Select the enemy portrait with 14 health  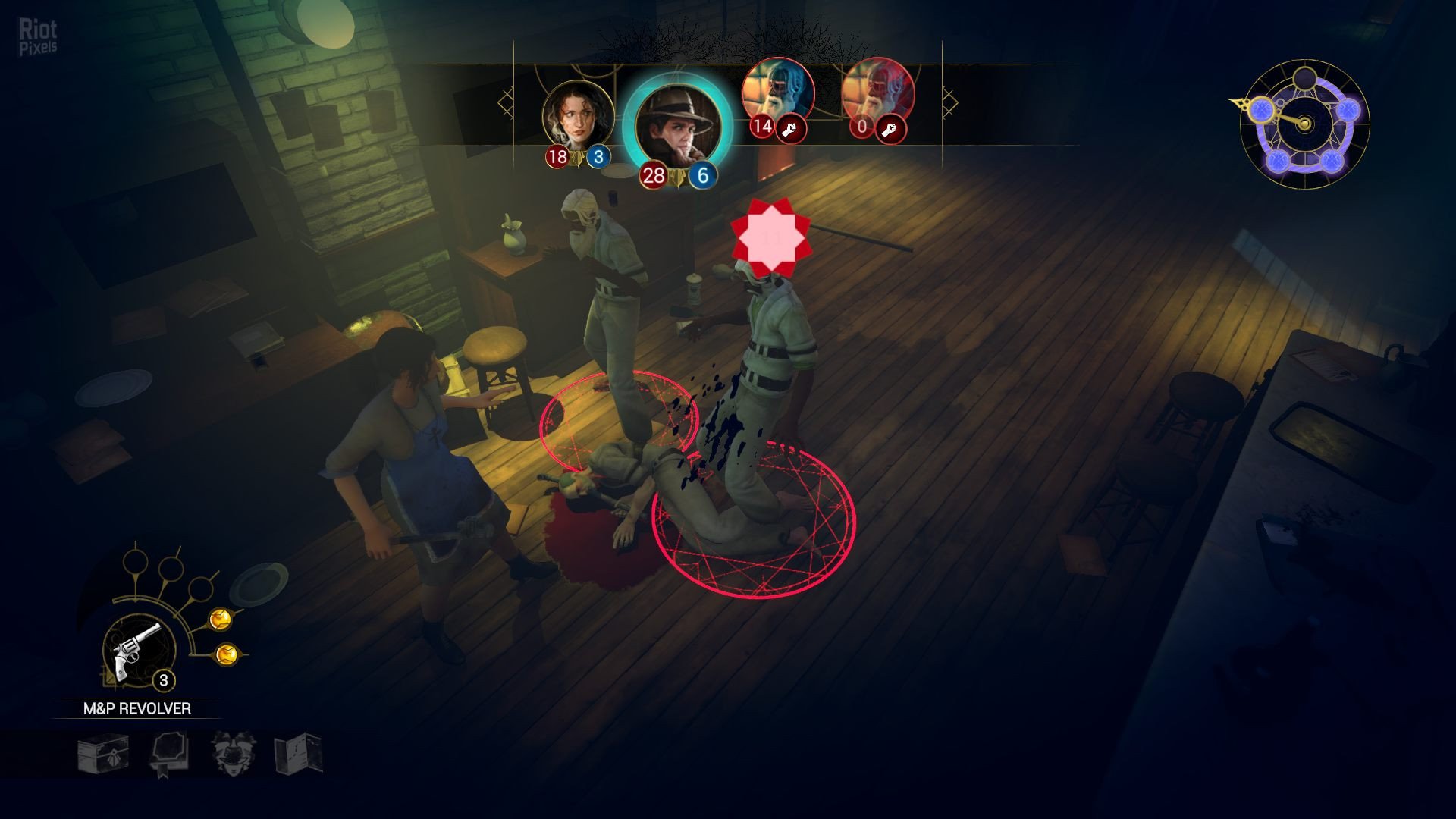777,93
